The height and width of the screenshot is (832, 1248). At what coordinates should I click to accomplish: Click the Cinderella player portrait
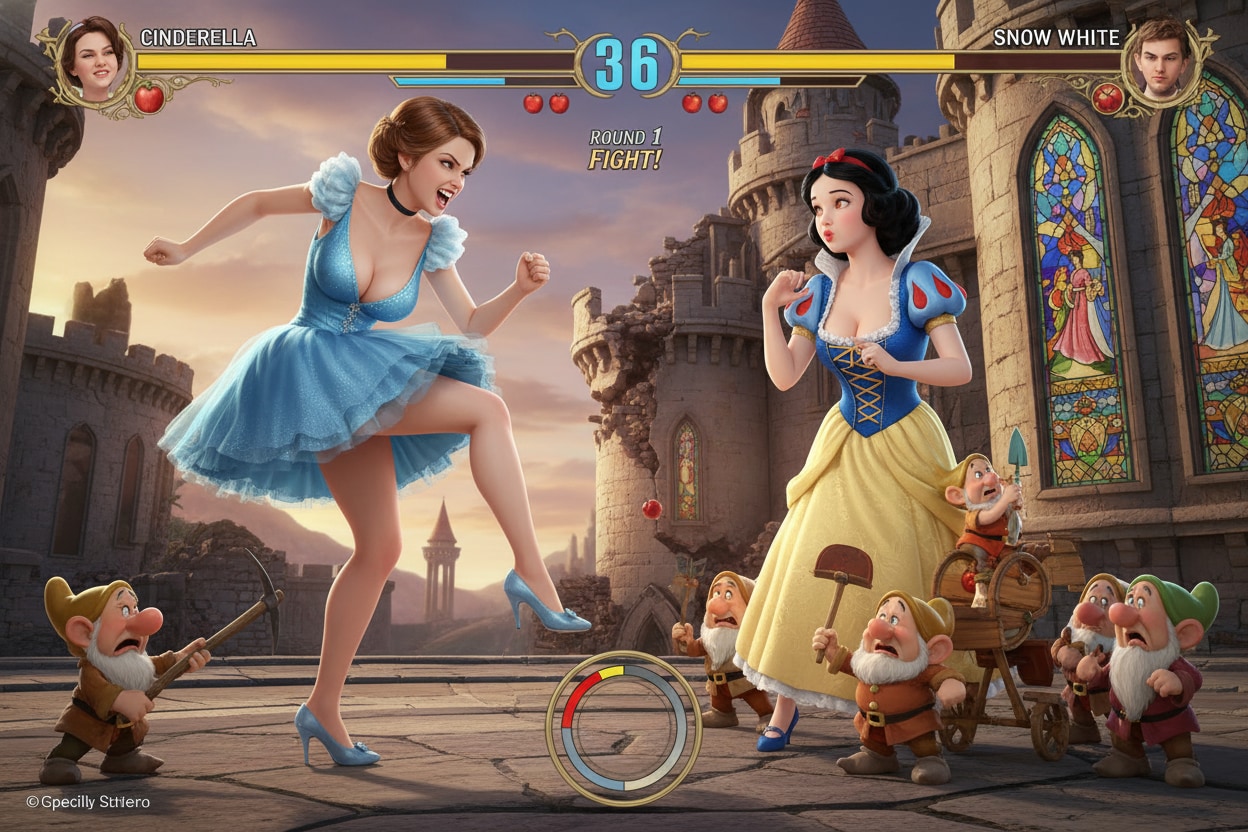(96, 58)
